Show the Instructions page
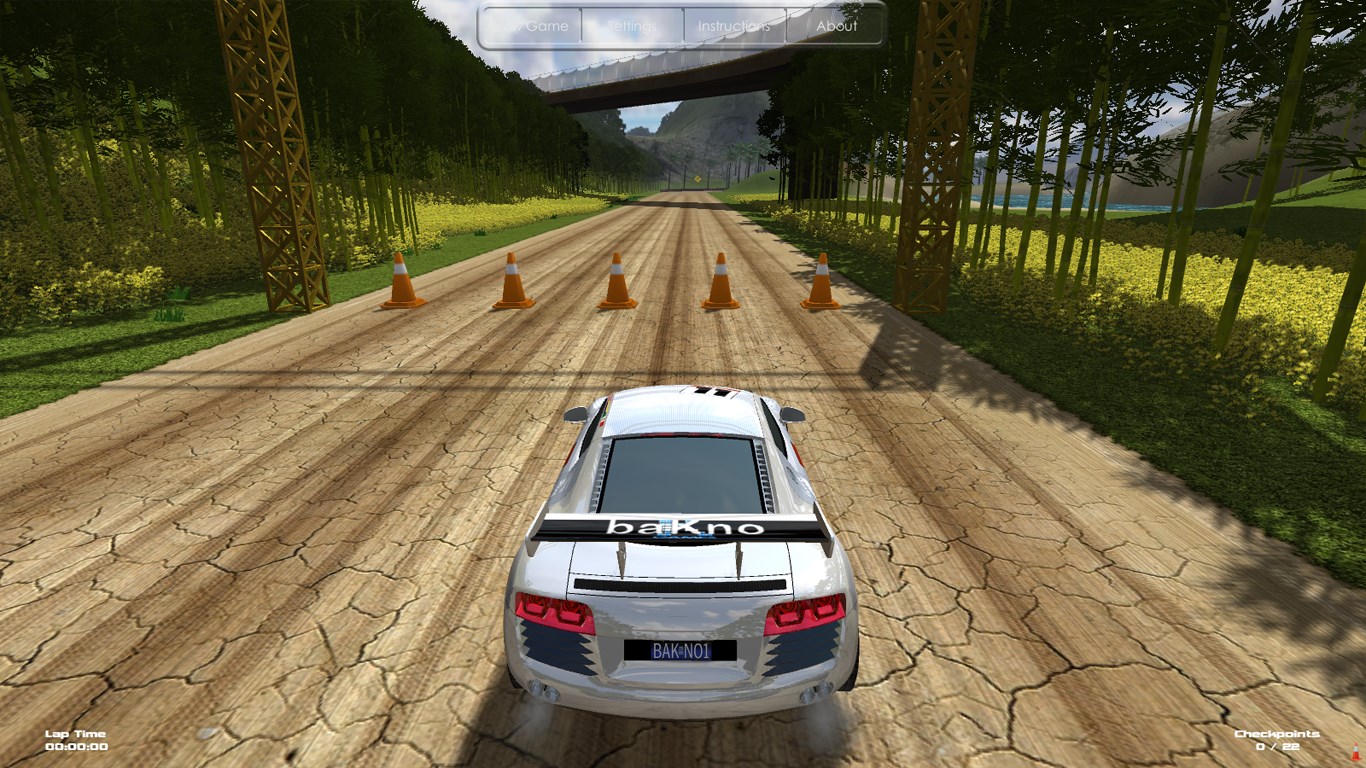This screenshot has width=1366, height=768. tap(734, 26)
